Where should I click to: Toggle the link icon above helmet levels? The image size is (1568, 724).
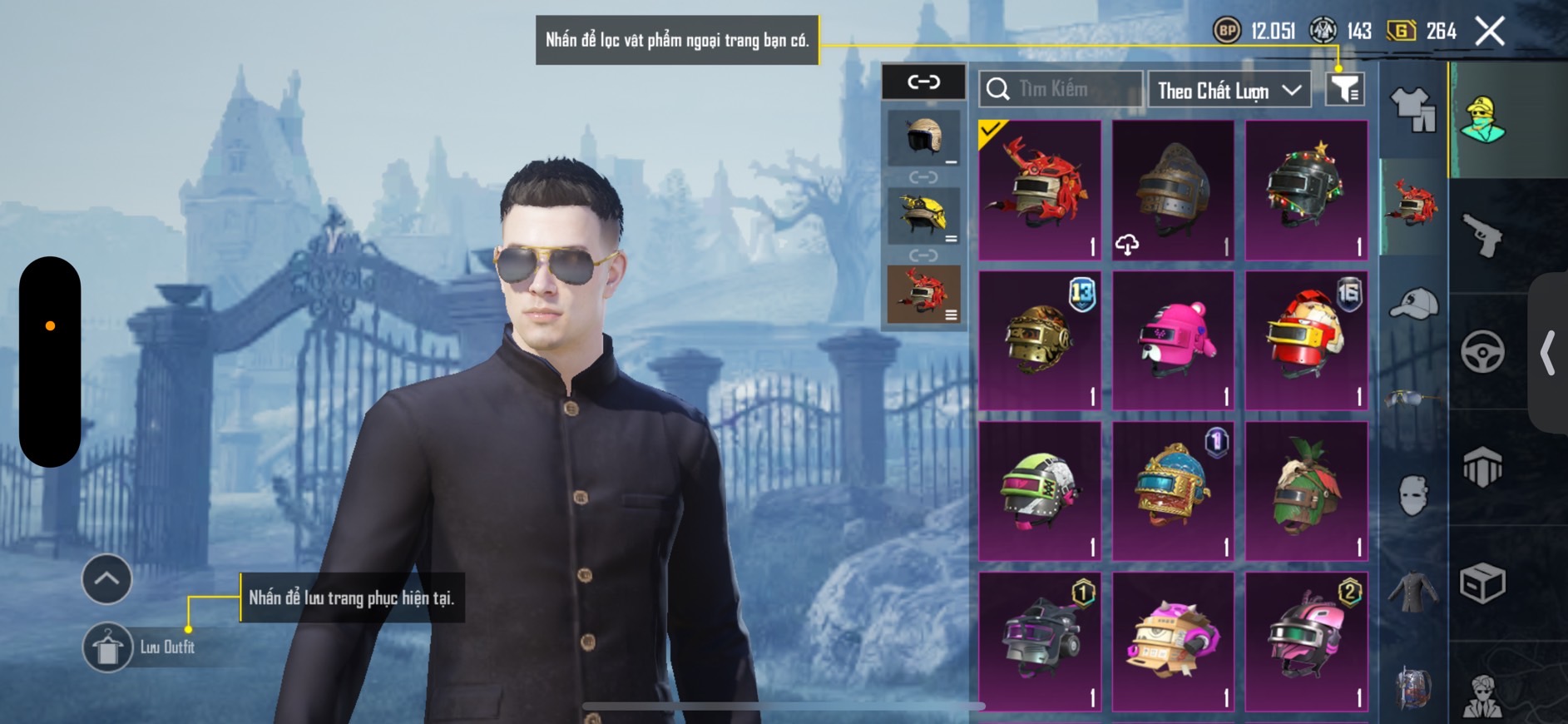click(923, 82)
